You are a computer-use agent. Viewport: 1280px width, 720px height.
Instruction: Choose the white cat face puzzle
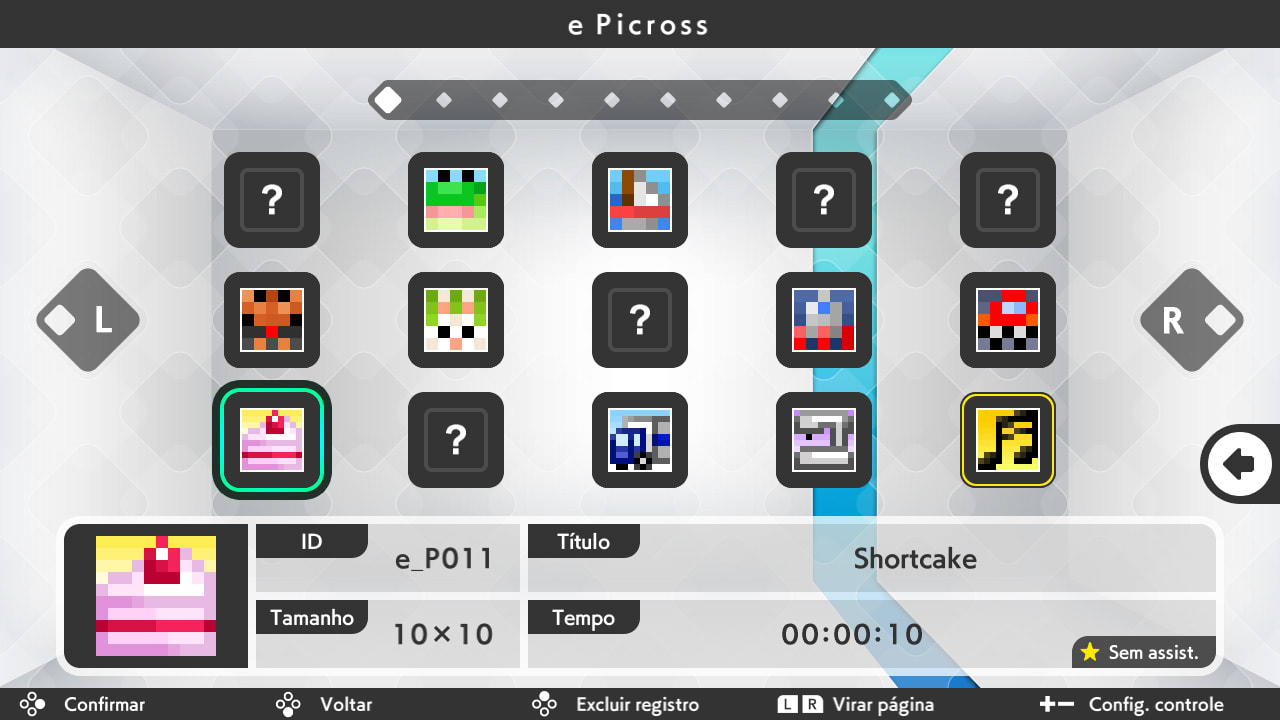coord(456,320)
